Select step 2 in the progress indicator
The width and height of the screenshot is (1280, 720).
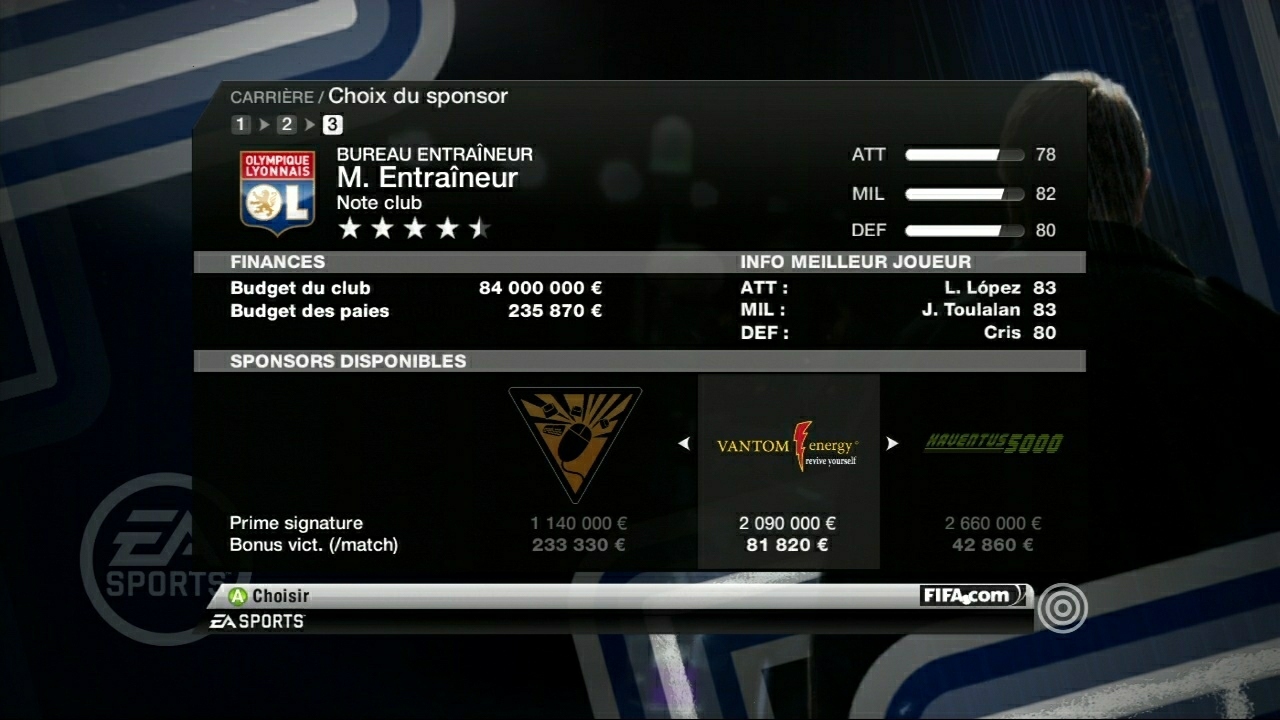(x=285, y=124)
